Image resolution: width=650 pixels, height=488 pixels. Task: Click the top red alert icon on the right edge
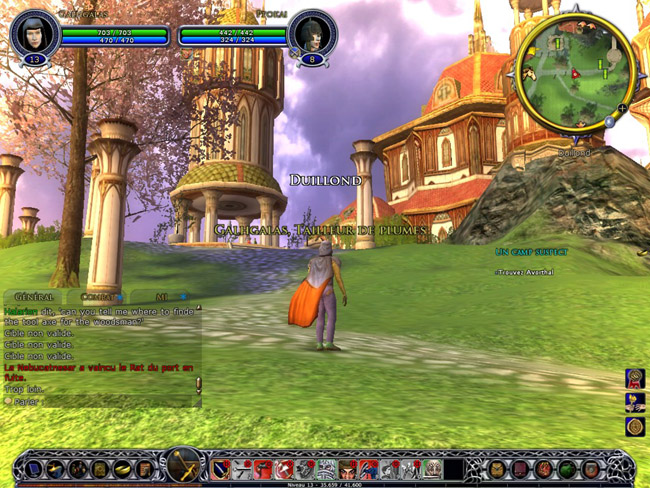pyautogui.click(x=635, y=378)
